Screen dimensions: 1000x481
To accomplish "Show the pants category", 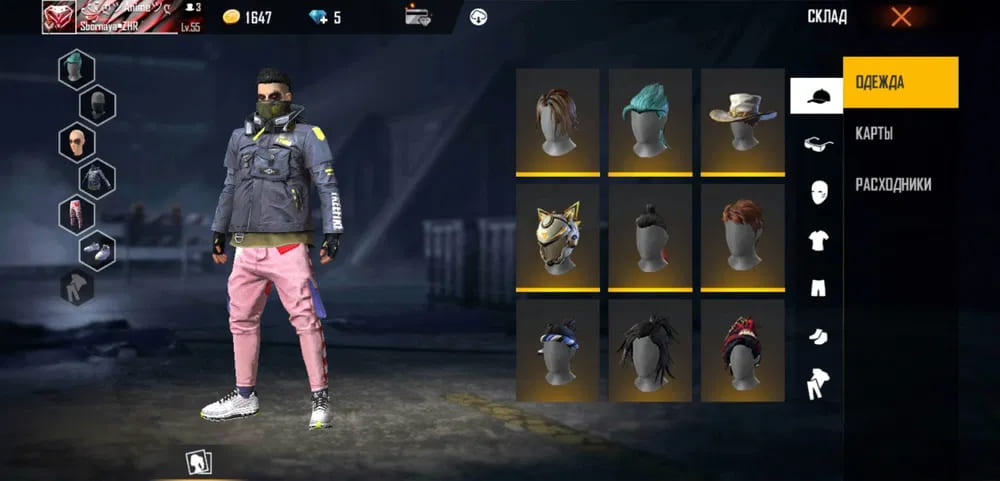I will point(817,288).
